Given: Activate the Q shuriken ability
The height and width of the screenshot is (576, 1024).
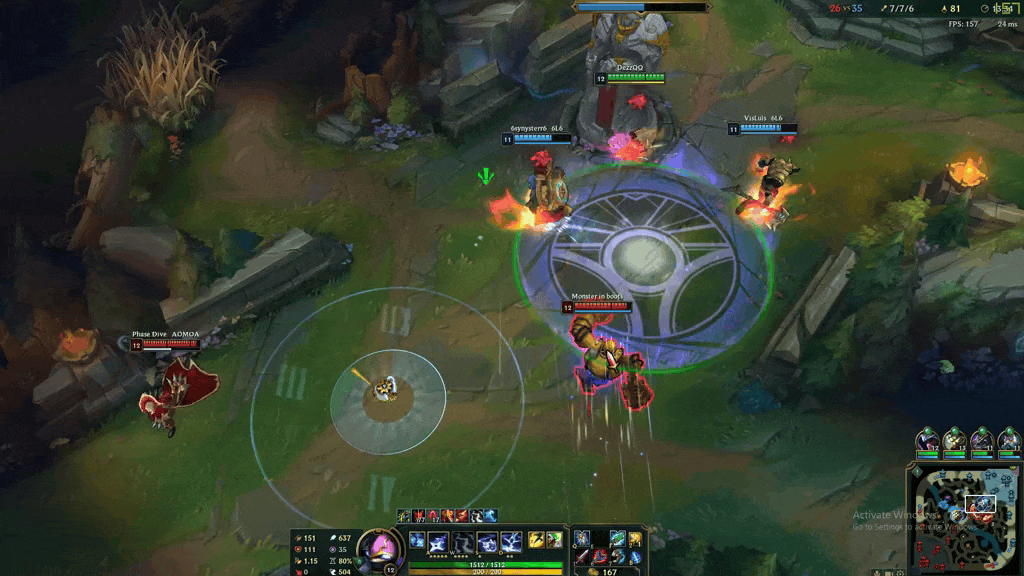Looking at the screenshot, I should pos(438,542).
